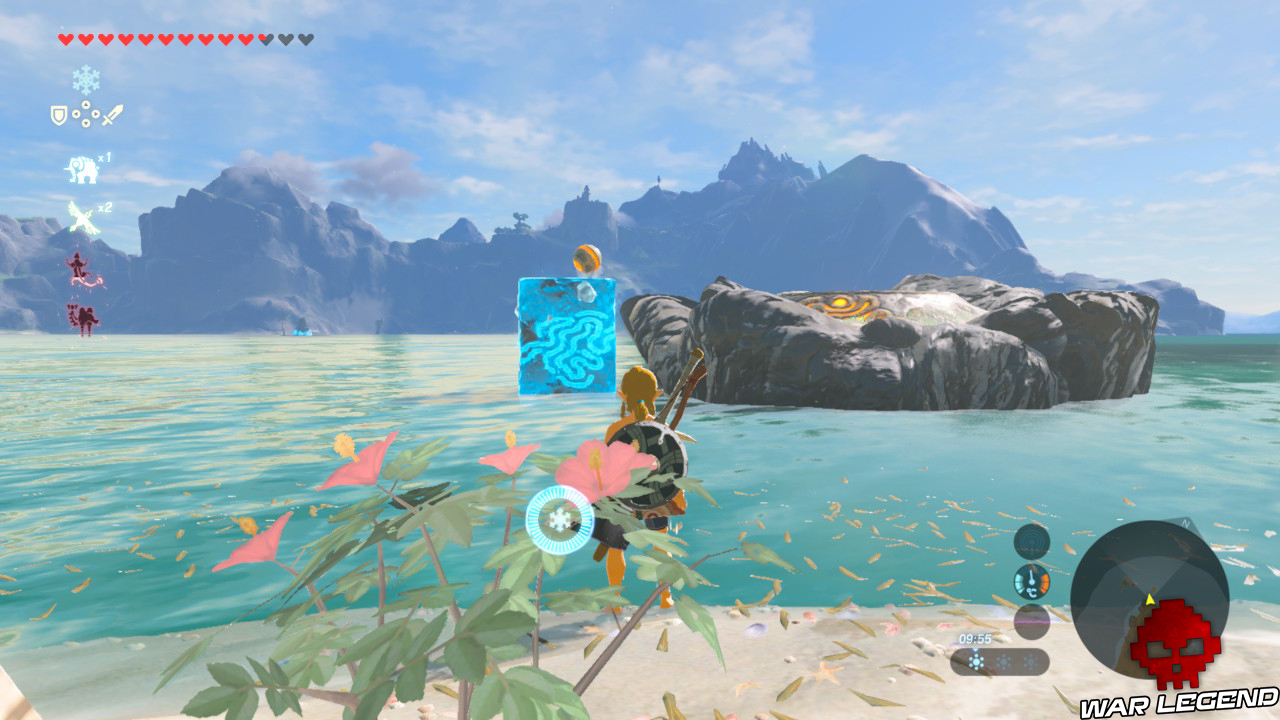Toggle the x2 charge counter beside the bird icon
This screenshot has width=1280, height=720.
[104, 207]
